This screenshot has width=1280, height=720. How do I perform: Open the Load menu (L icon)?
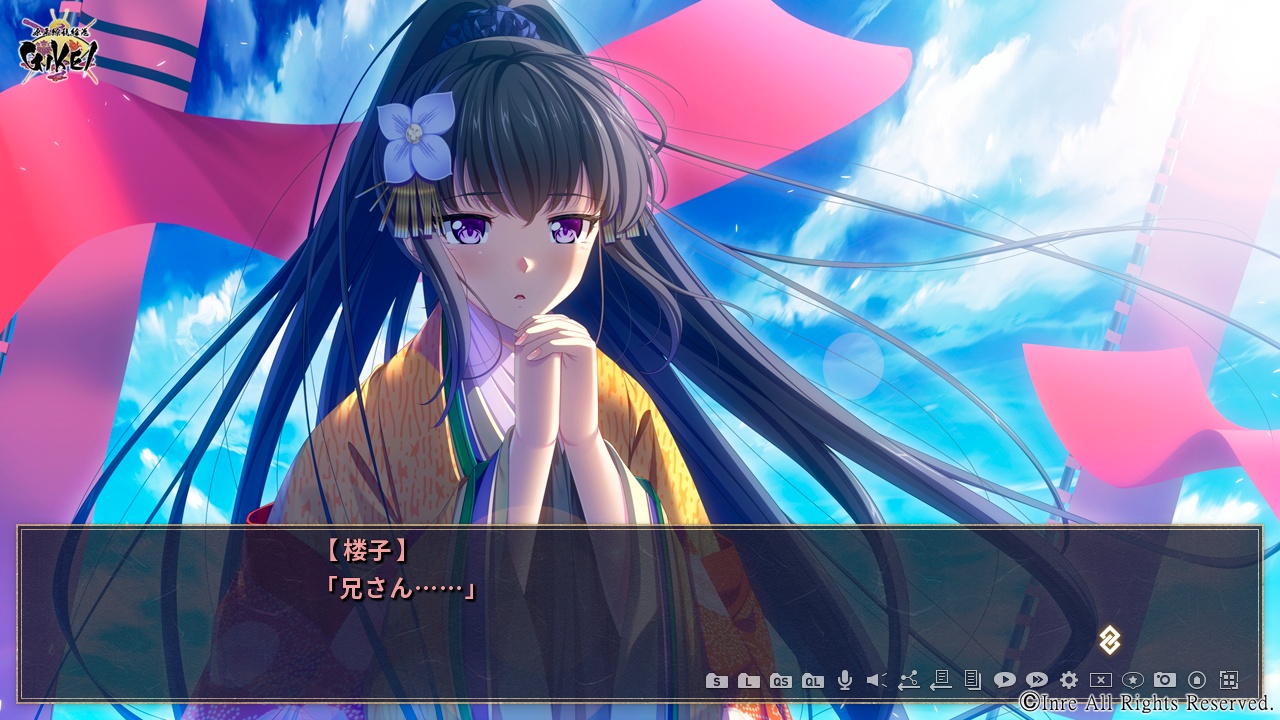(x=748, y=681)
